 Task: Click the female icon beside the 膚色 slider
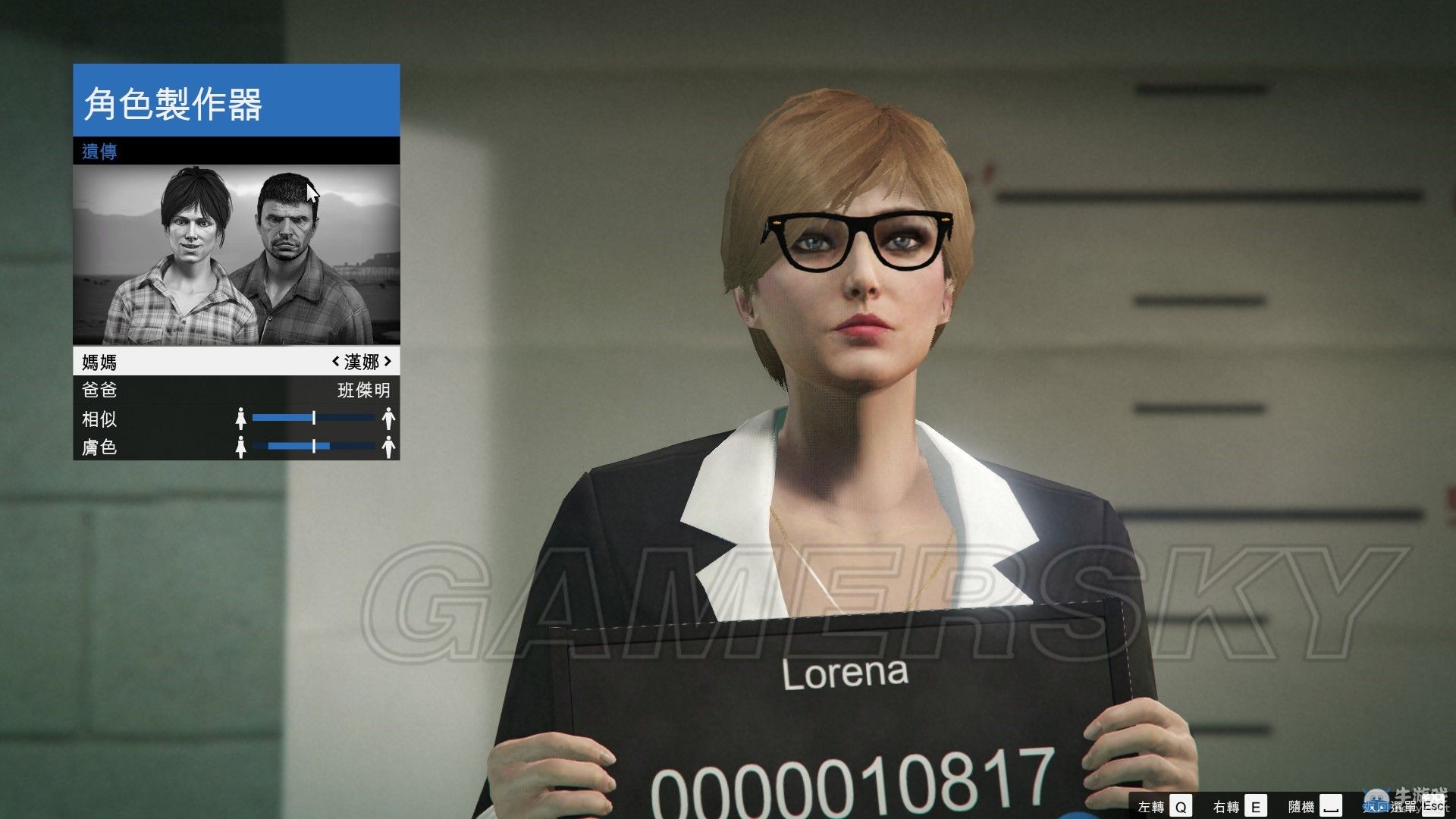click(241, 447)
